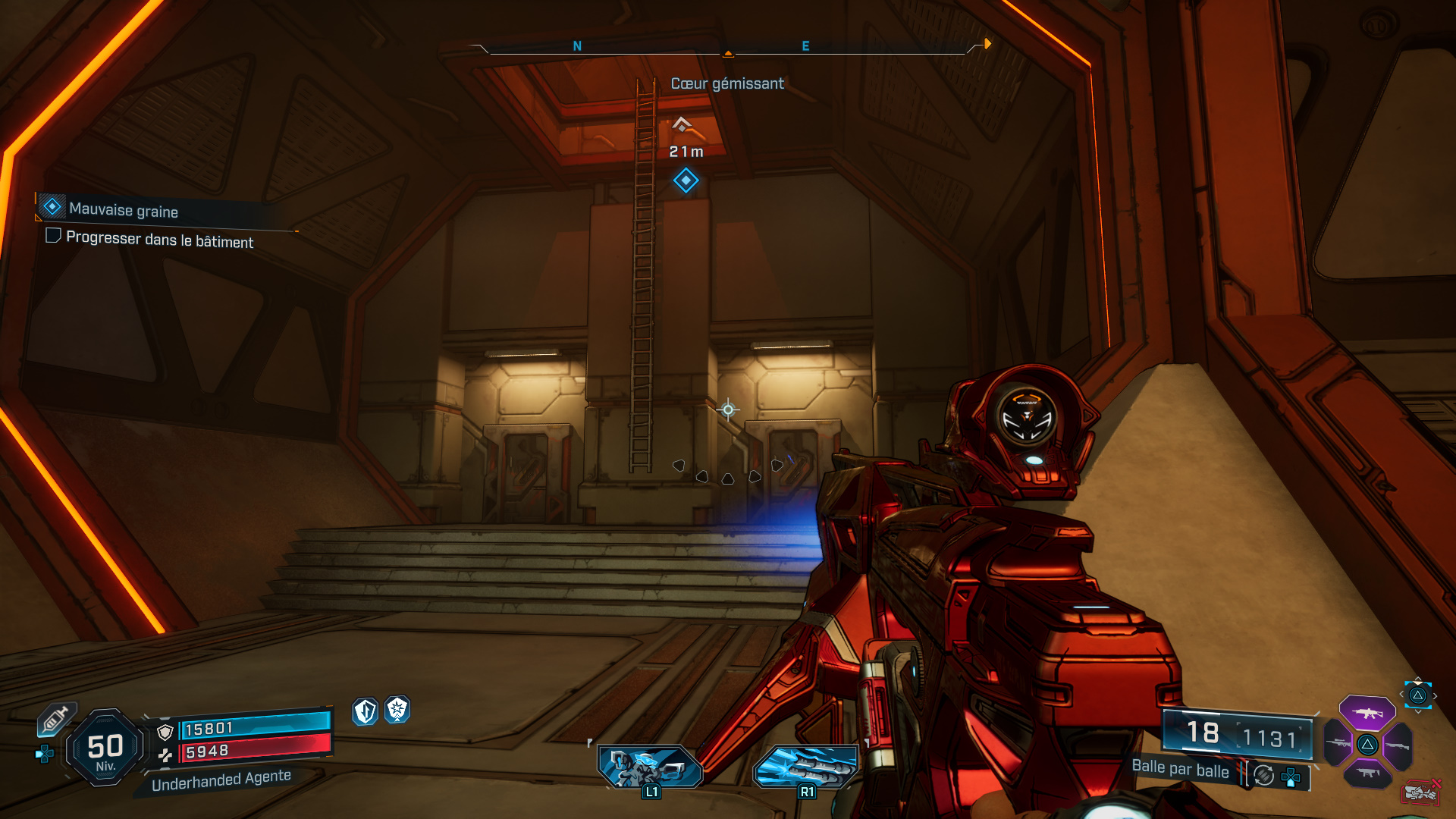The width and height of the screenshot is (1456, 819).
Task: Toggle the Progresser dans le bâtiment objective checkbox
Action: coord(52,237)
